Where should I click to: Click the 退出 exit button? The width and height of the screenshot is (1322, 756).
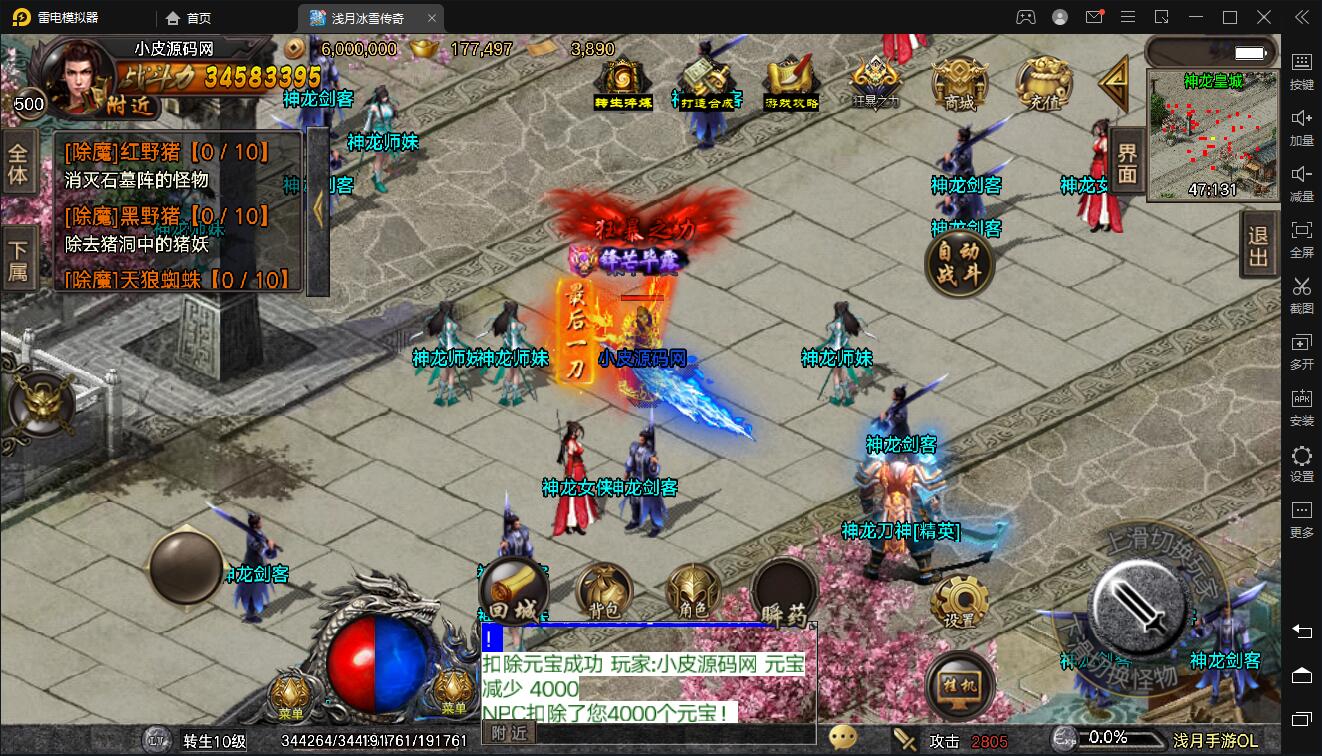click(x=1259, y=247)
